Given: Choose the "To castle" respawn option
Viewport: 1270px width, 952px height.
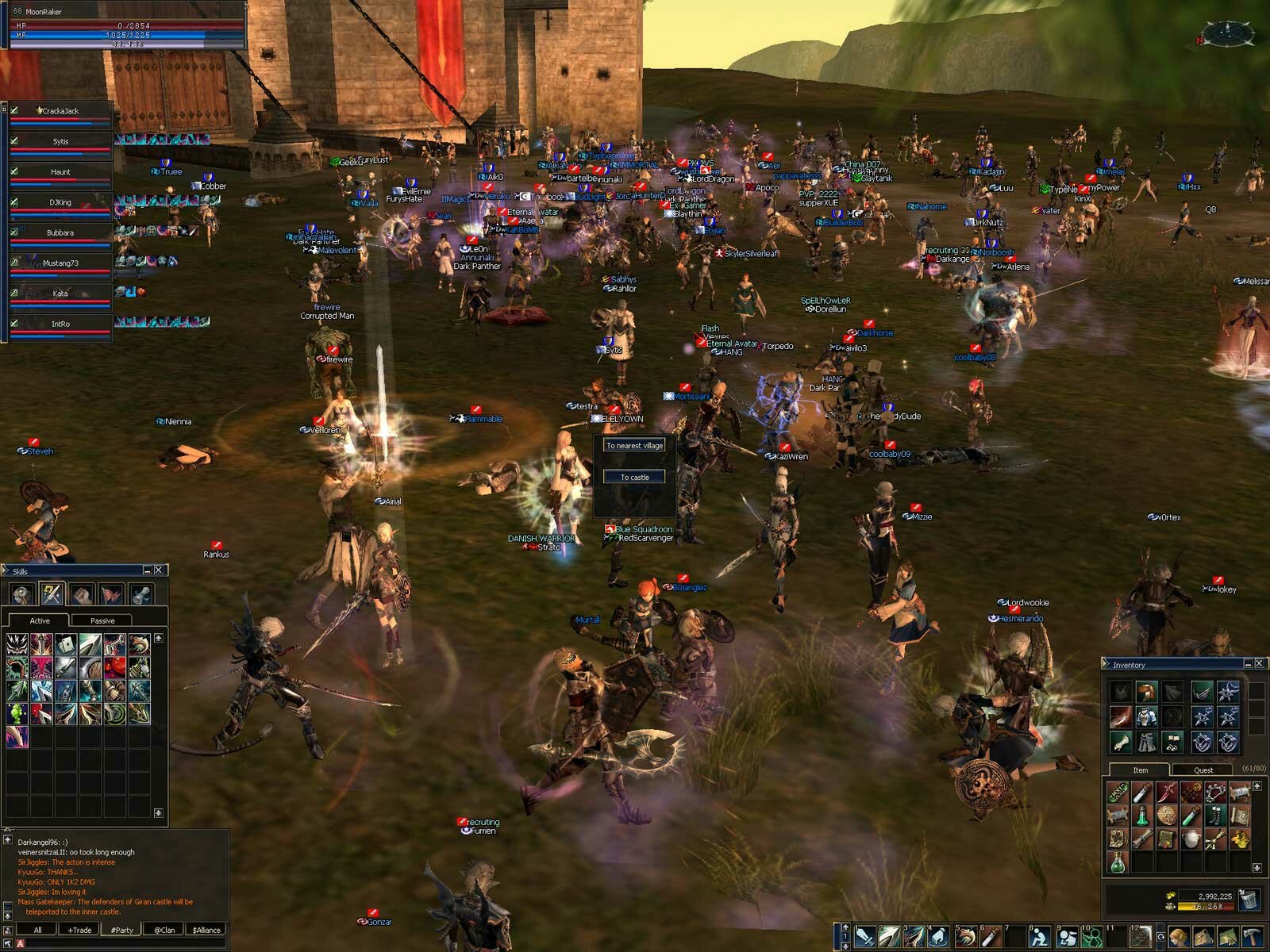Looking at the screenshot, I should 634,477.
